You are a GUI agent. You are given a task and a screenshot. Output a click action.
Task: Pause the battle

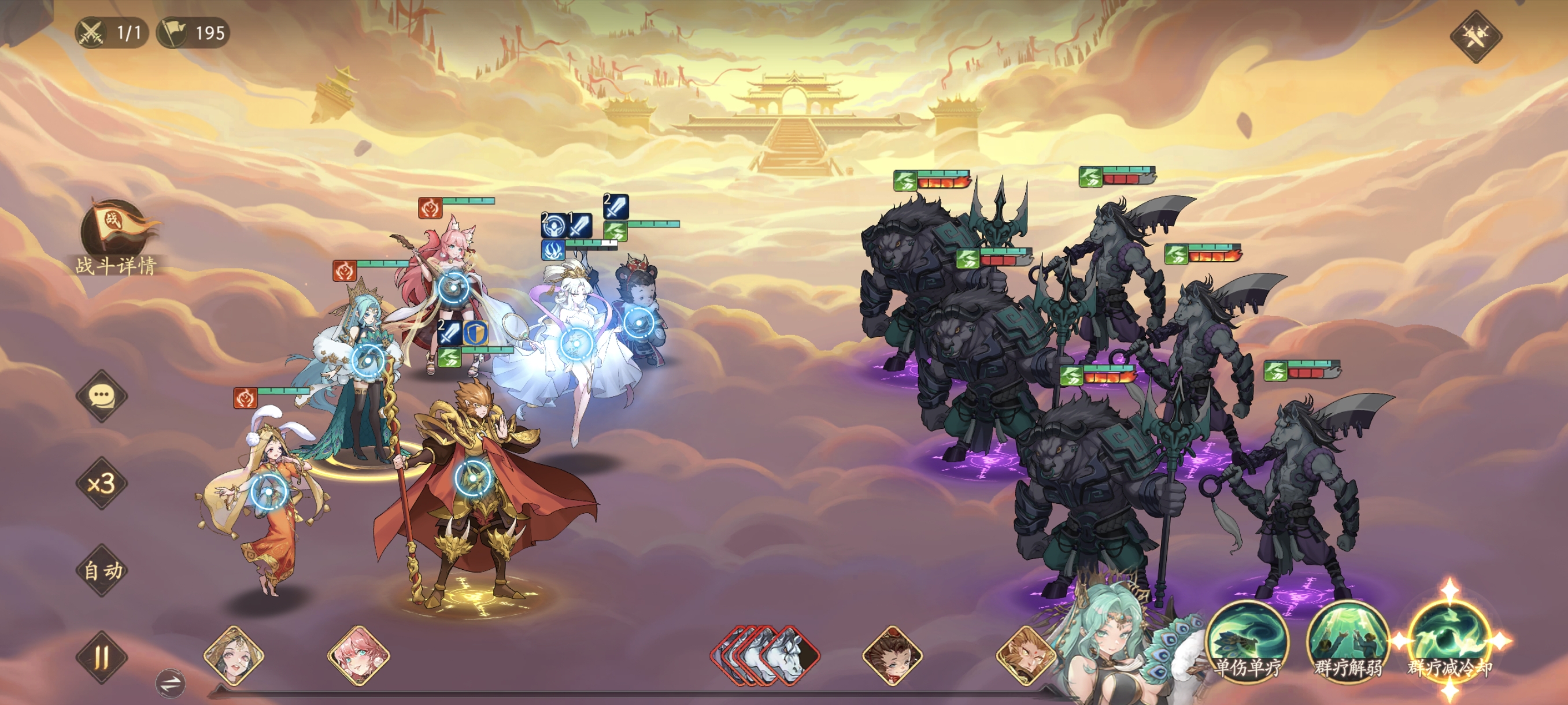tap(102, 657)
